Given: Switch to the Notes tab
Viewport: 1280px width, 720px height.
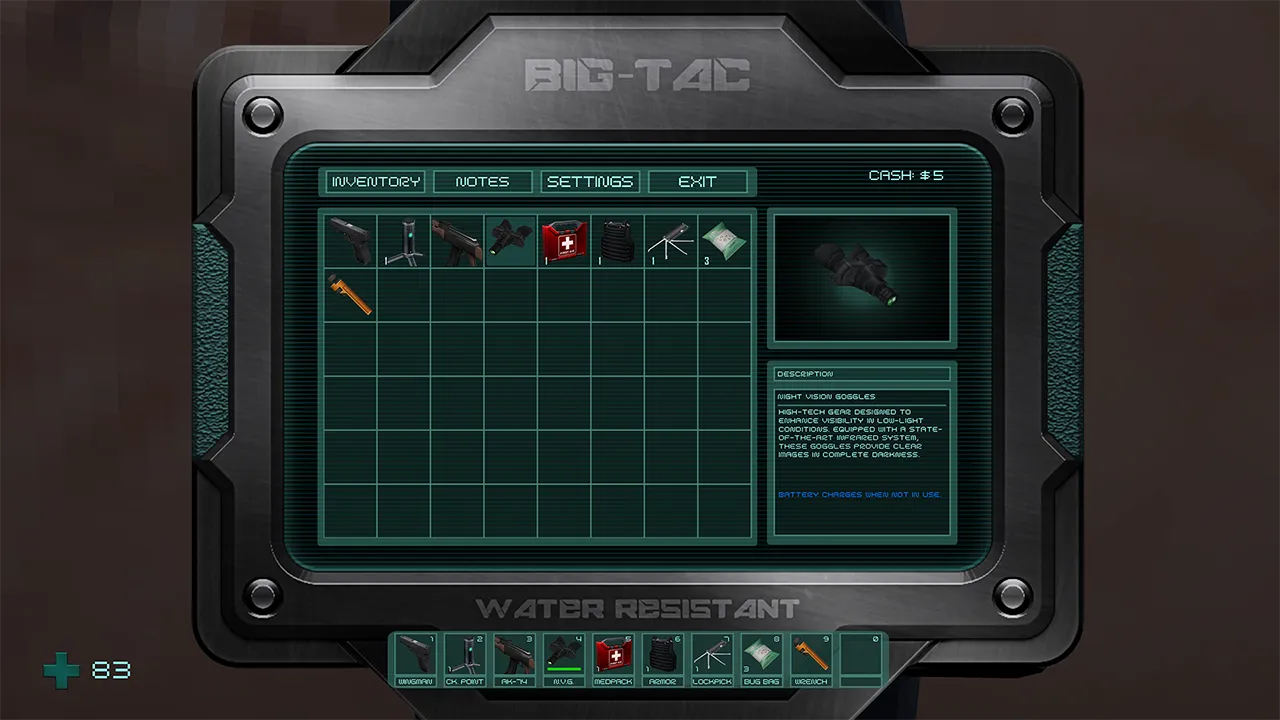Looking at the screenshot, I should pyautogui.click(x=482, y=182).
